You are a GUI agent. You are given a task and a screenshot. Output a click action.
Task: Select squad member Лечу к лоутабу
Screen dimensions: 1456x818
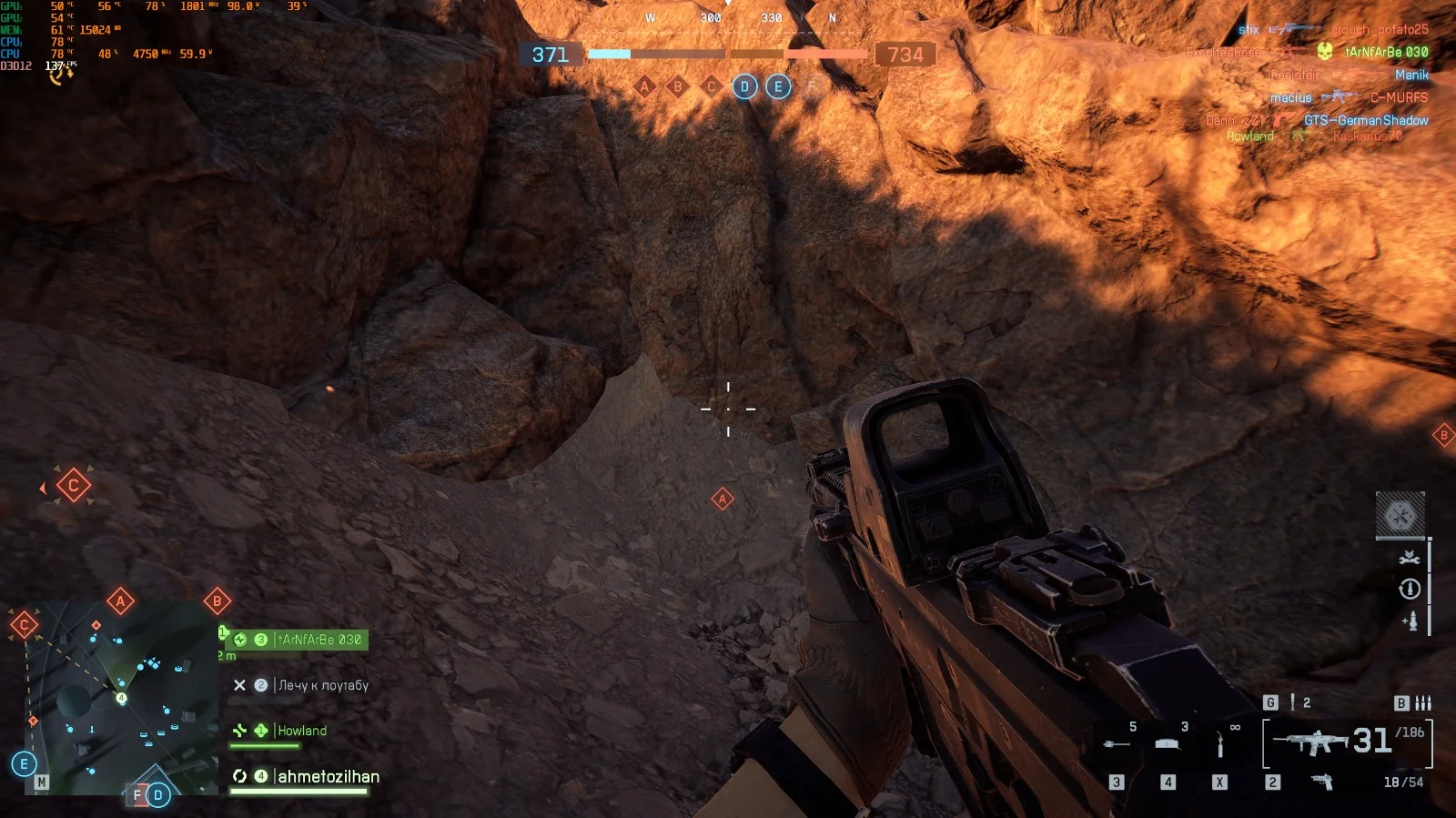tap(322, 685)
